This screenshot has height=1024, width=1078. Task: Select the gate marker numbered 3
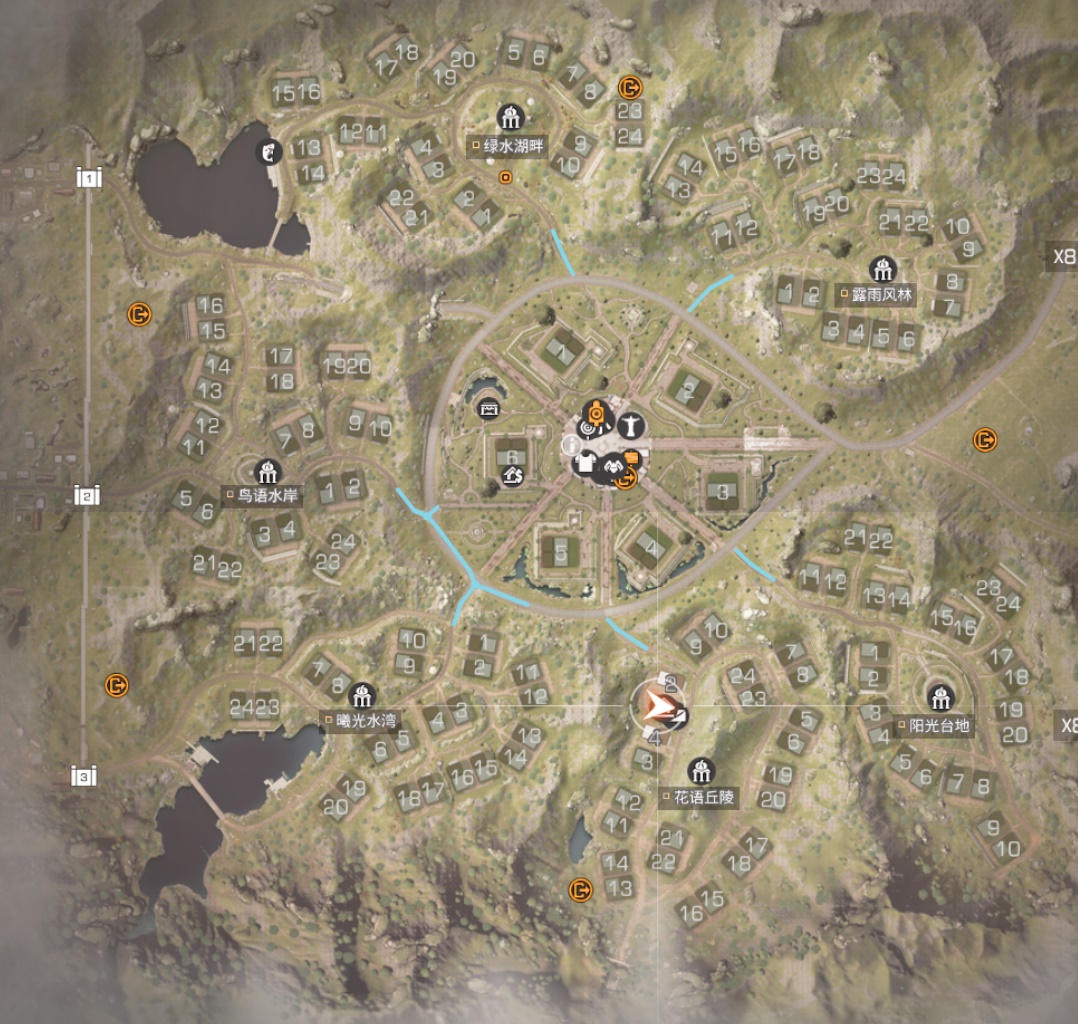[x=86, y=777]
